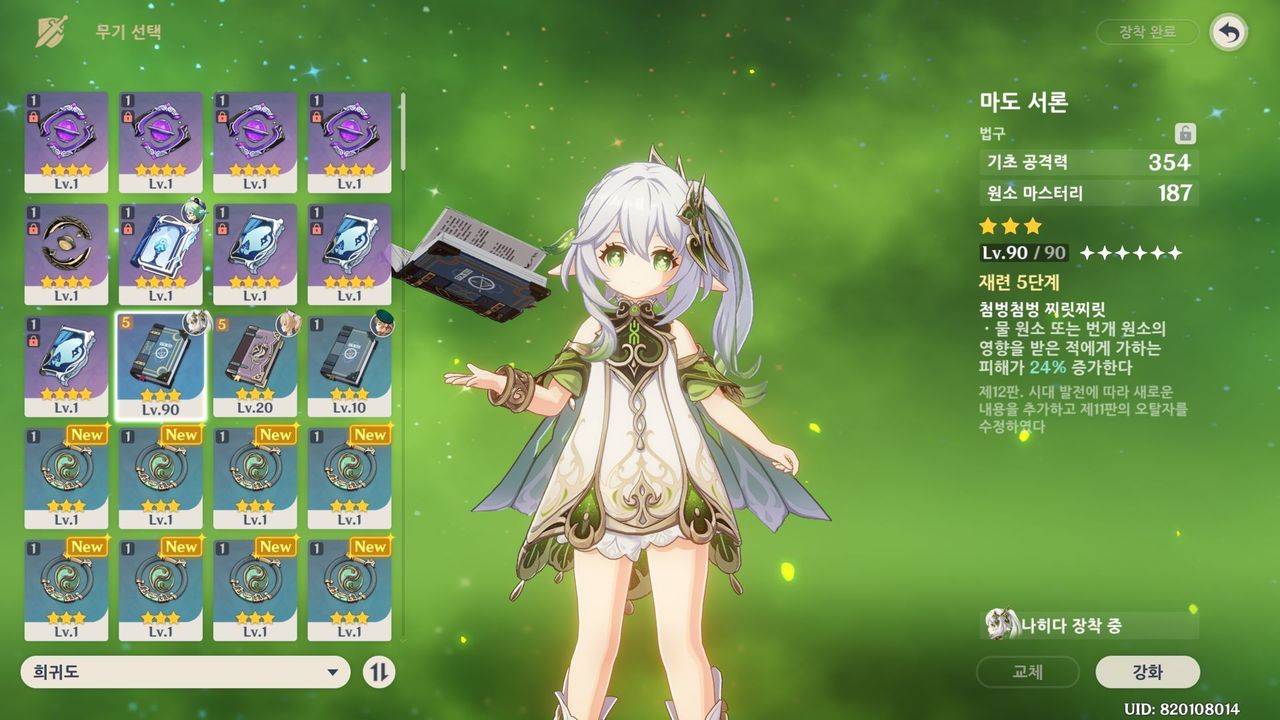The image size is (1280, 720).
Task: Click the 장착 완료 button
Action: pyautogui.click(x=1147, y=32)
